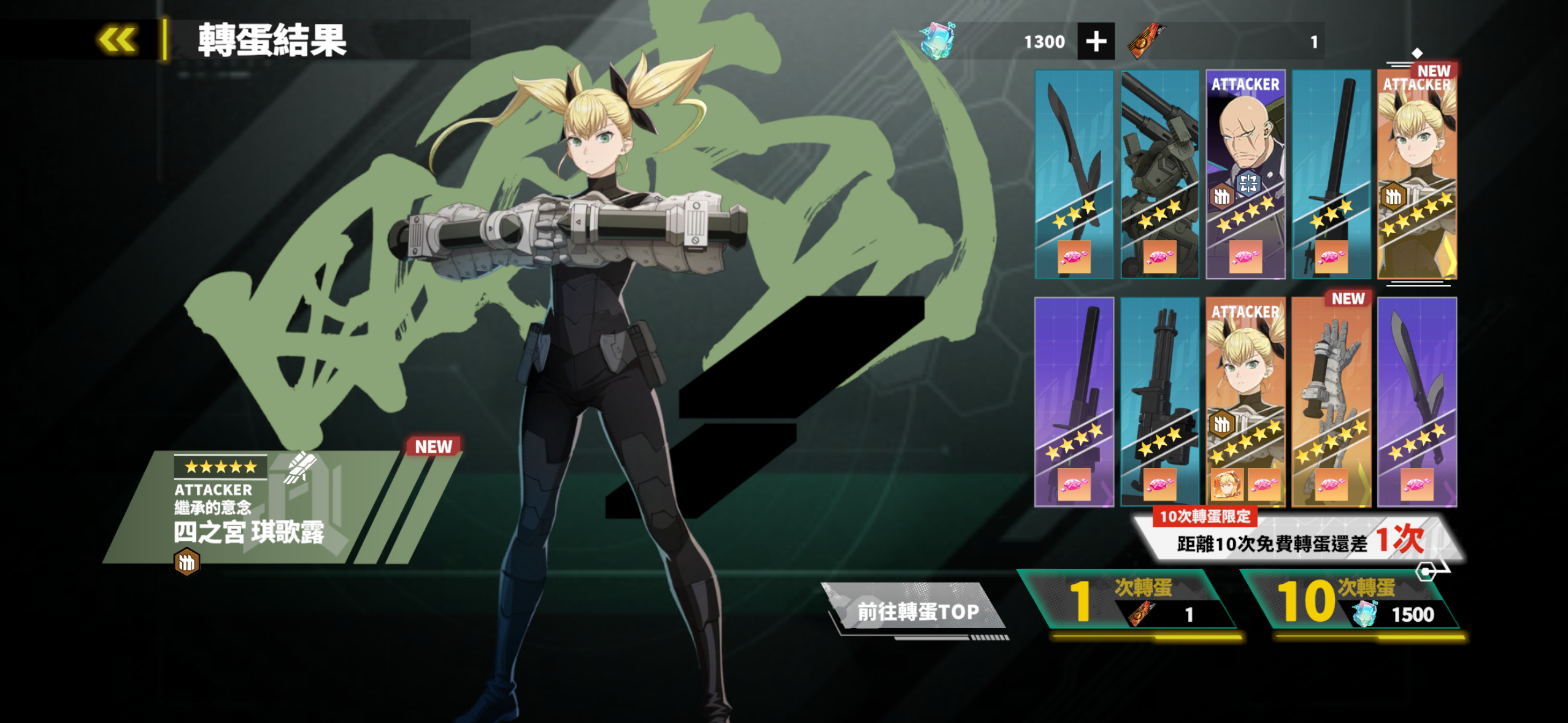The image size is (1568, 723).
Task: View the NEW orange gauntlet weapon card
Action: tap(1331, 402)
